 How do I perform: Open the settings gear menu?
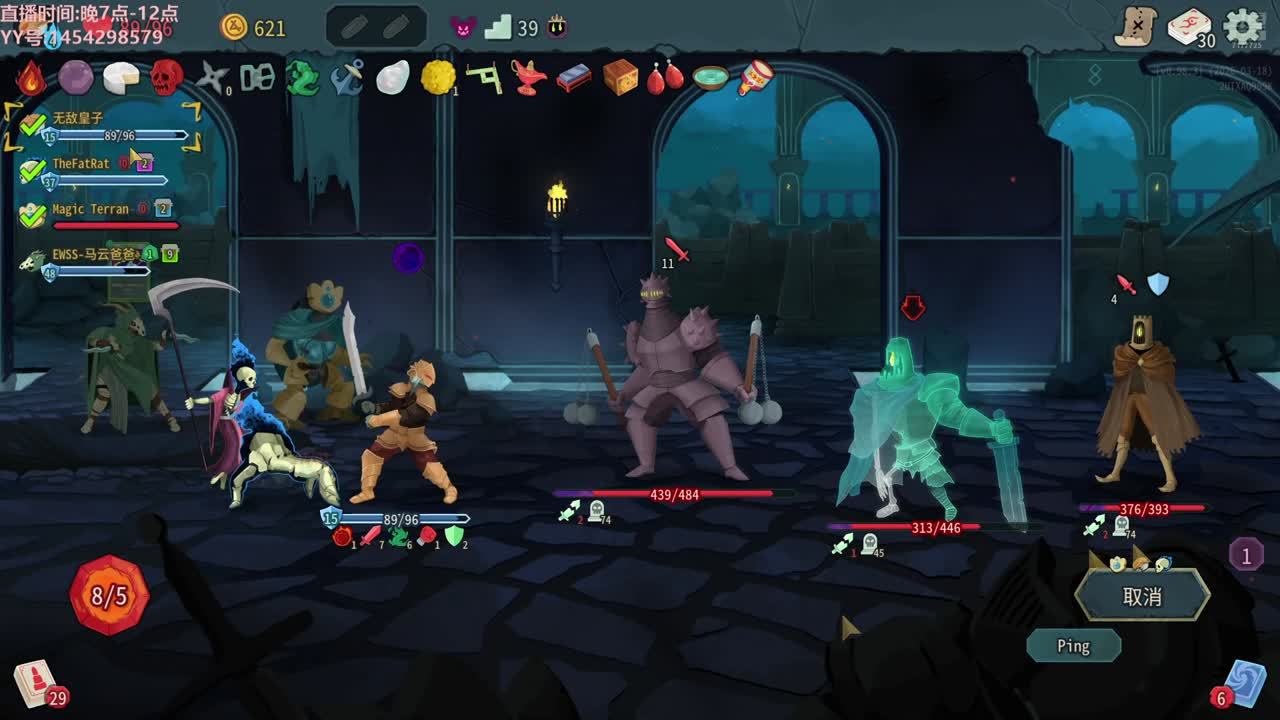pyautogui.click(x=1243, y=27)
